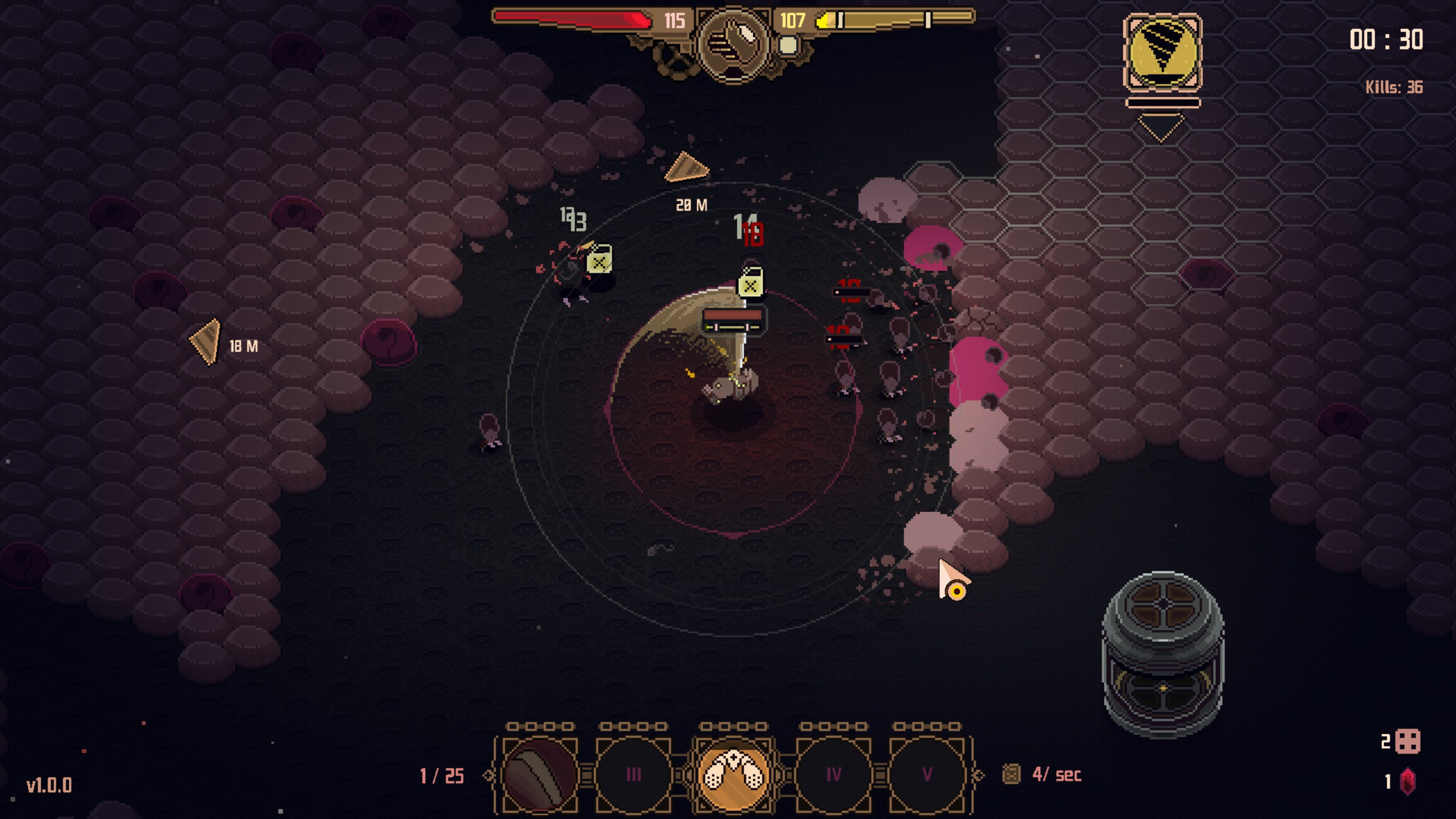Activate the highlighted orange claw ability slot
Viewport: 1456px width, 819px height.
pyautogui.click(x=733, y=775)
